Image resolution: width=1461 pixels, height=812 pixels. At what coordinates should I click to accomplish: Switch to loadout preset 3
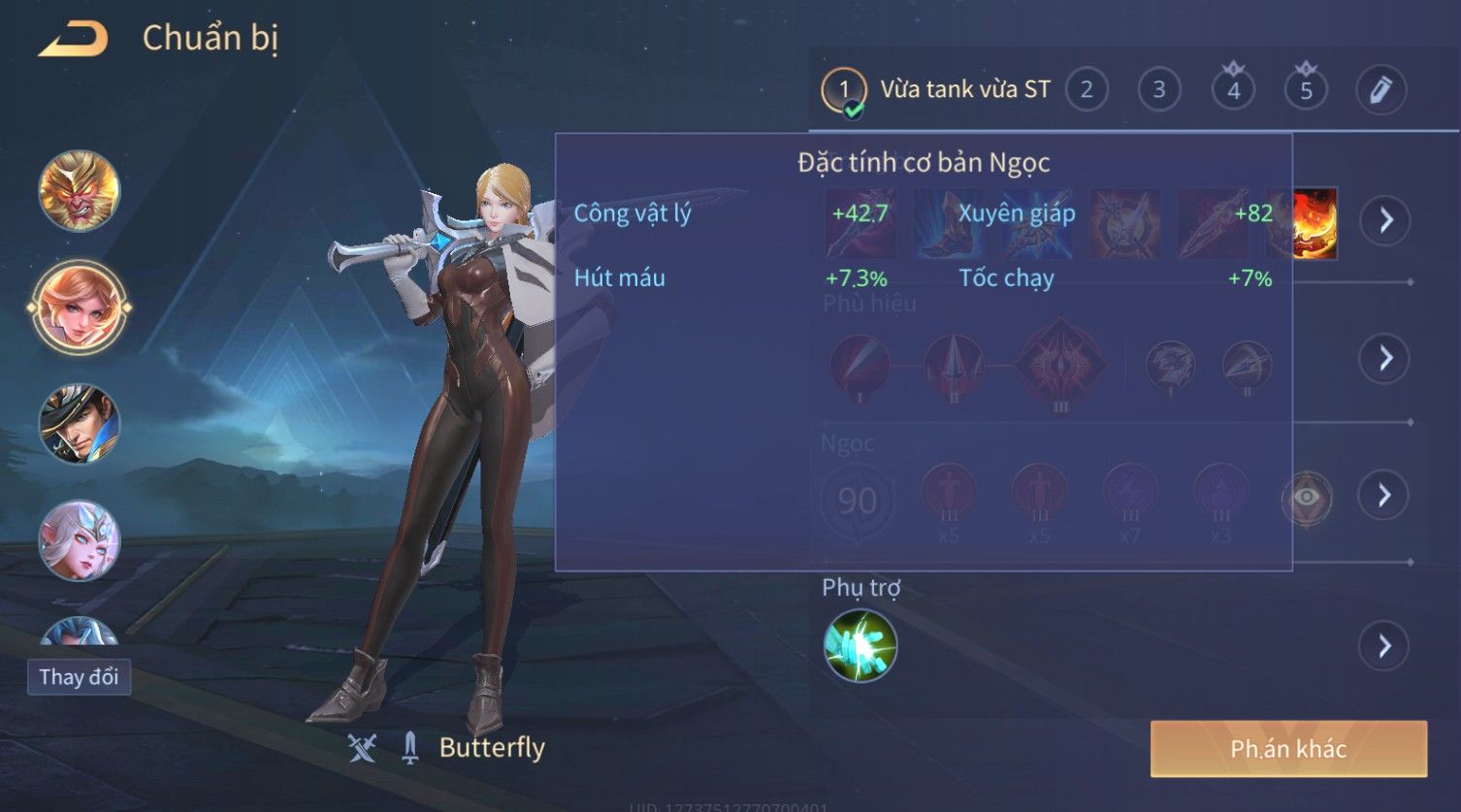click(x=1158, y=90)
